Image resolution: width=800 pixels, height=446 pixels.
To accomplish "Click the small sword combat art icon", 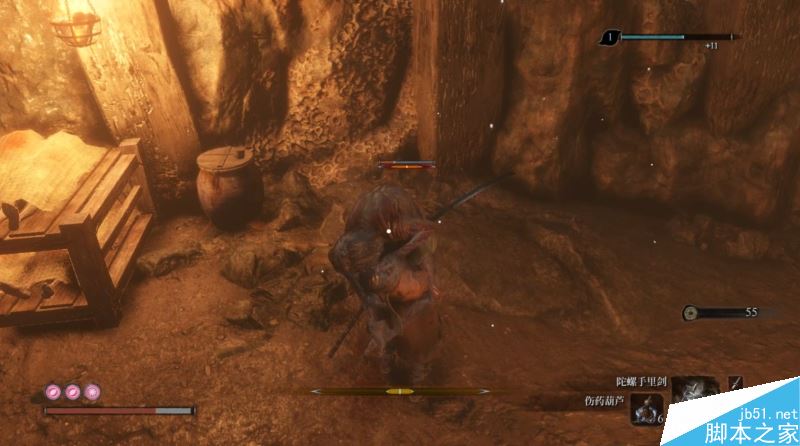I will (737, 382).
